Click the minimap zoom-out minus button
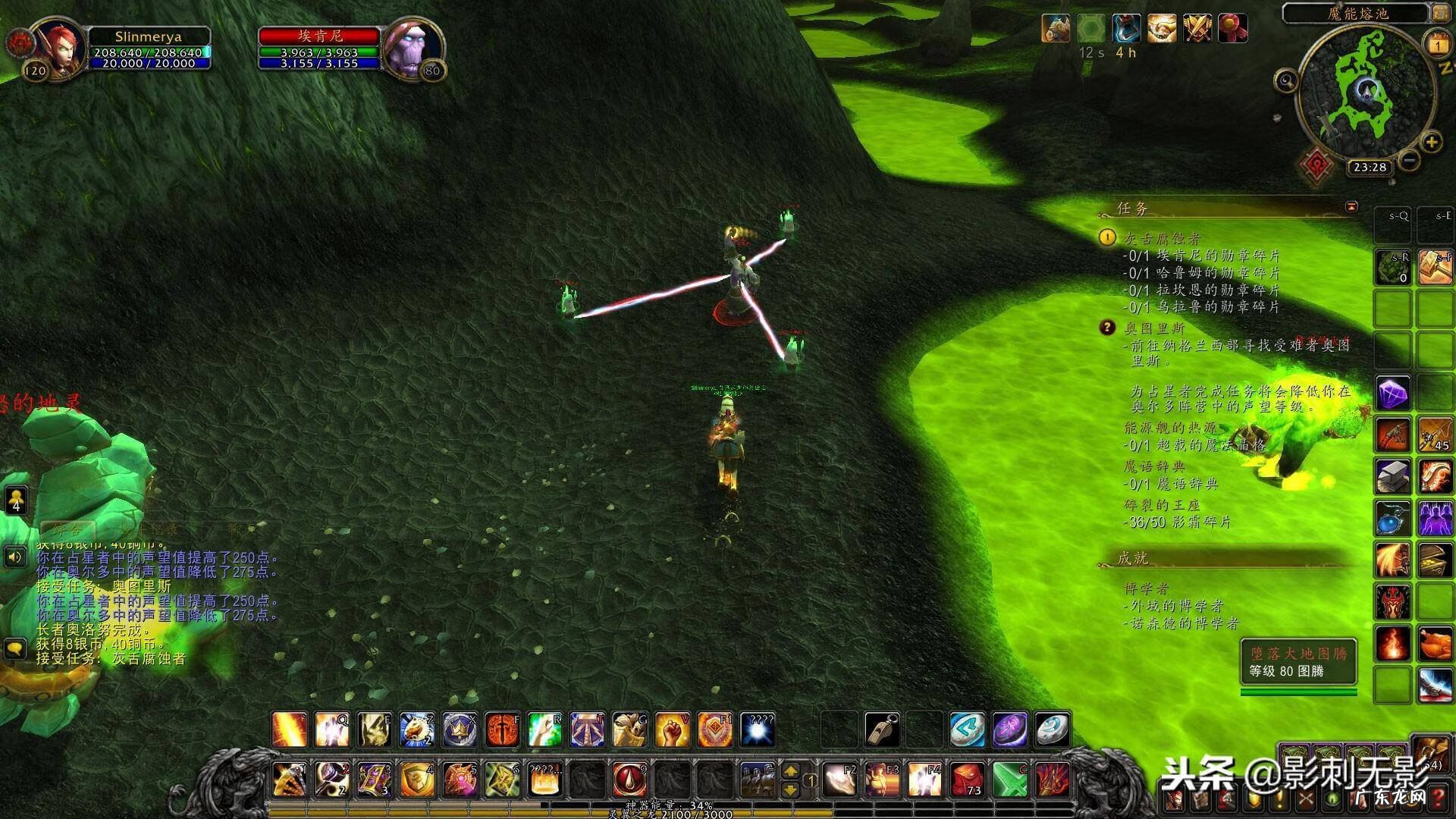Viewport: 1456px width, 819px height. pyautogui.click(x=1410, y=160)
